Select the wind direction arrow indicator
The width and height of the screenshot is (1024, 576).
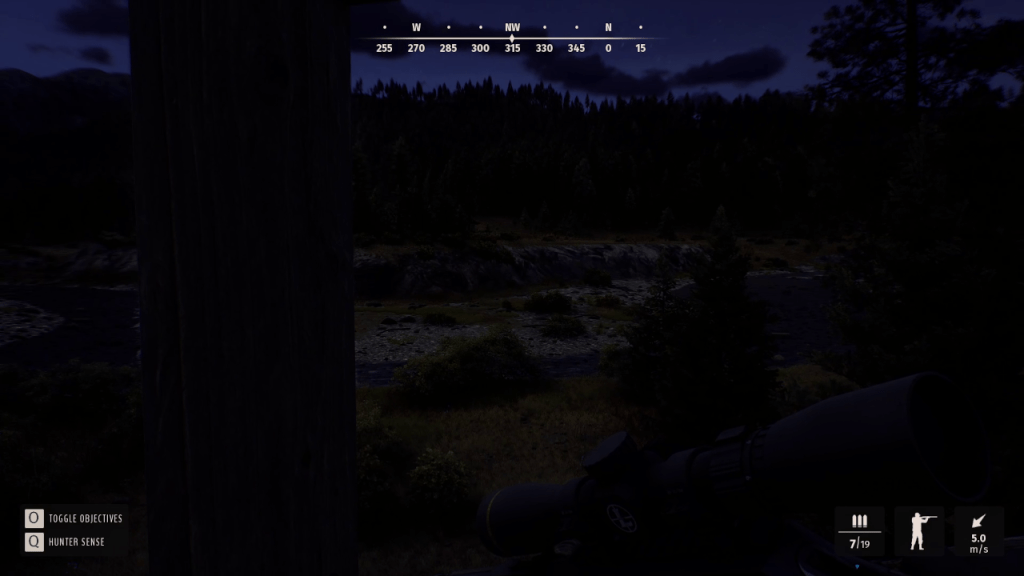point(978,521)
